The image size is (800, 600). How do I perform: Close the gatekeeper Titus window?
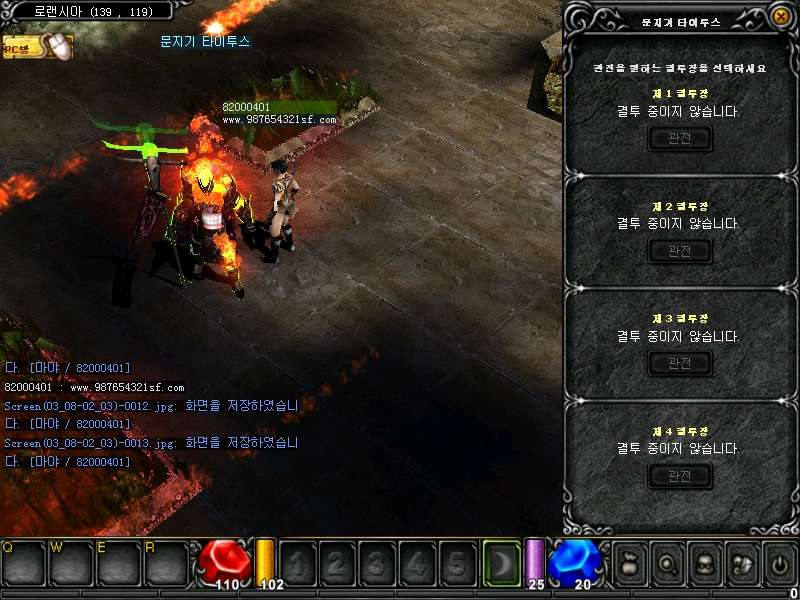pyautogui.click(x=780, y=17)
